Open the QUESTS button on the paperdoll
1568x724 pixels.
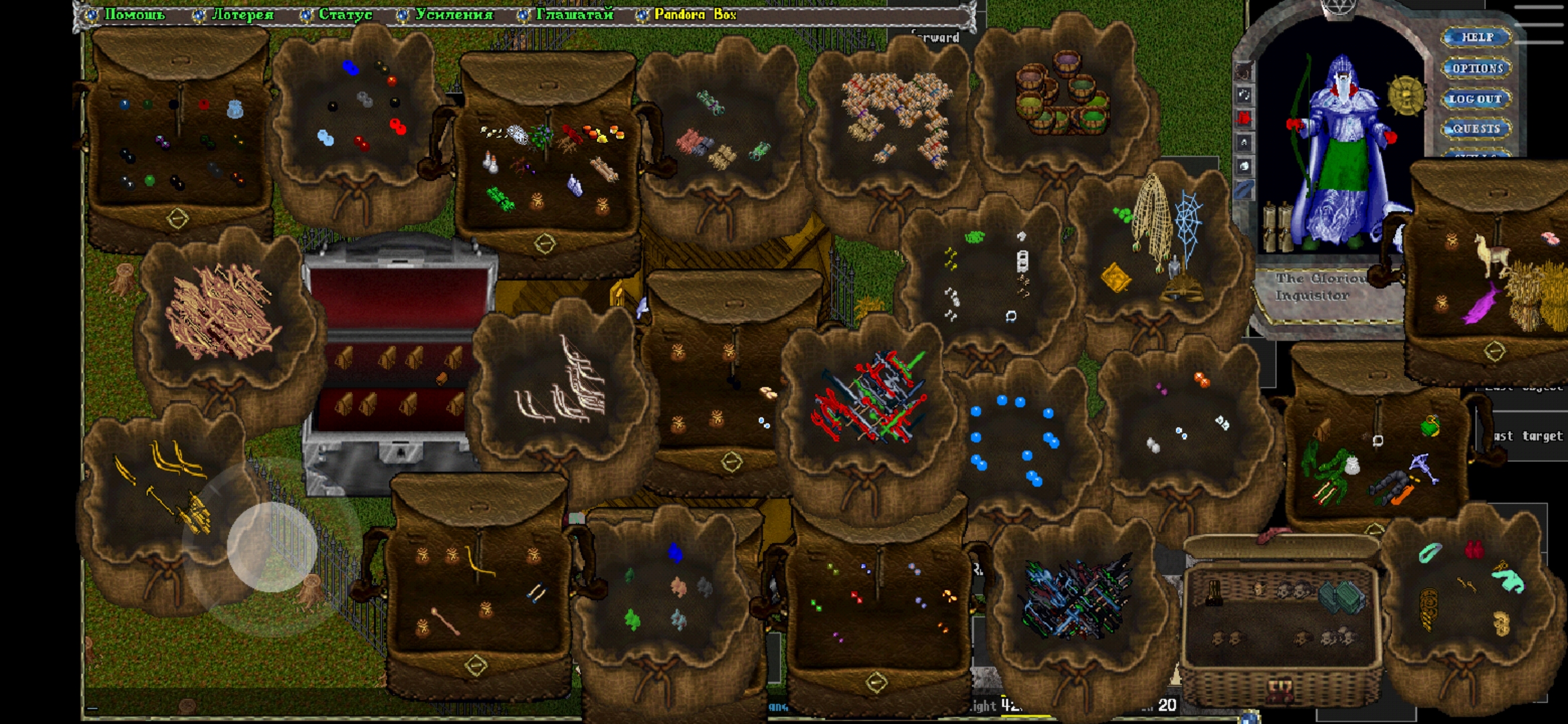click(x=1476, y=128)
